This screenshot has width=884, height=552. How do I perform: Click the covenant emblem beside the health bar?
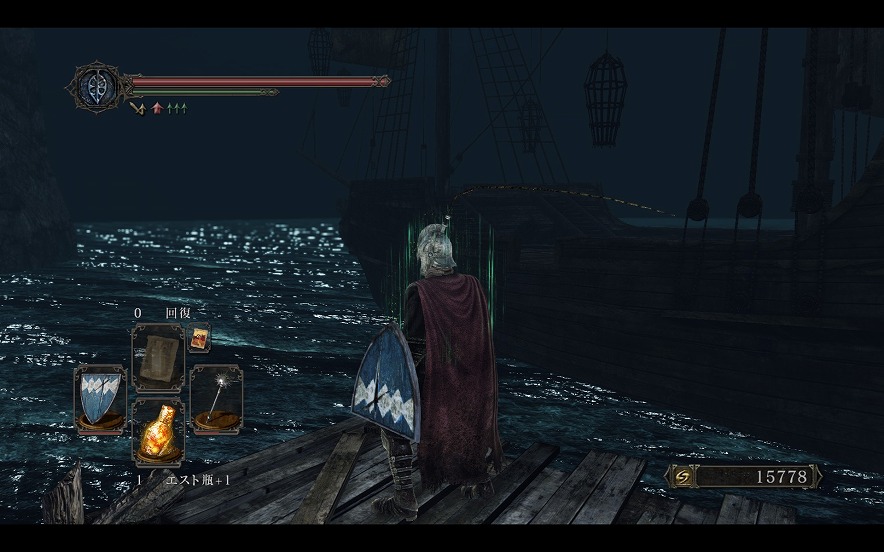(96, 86)
